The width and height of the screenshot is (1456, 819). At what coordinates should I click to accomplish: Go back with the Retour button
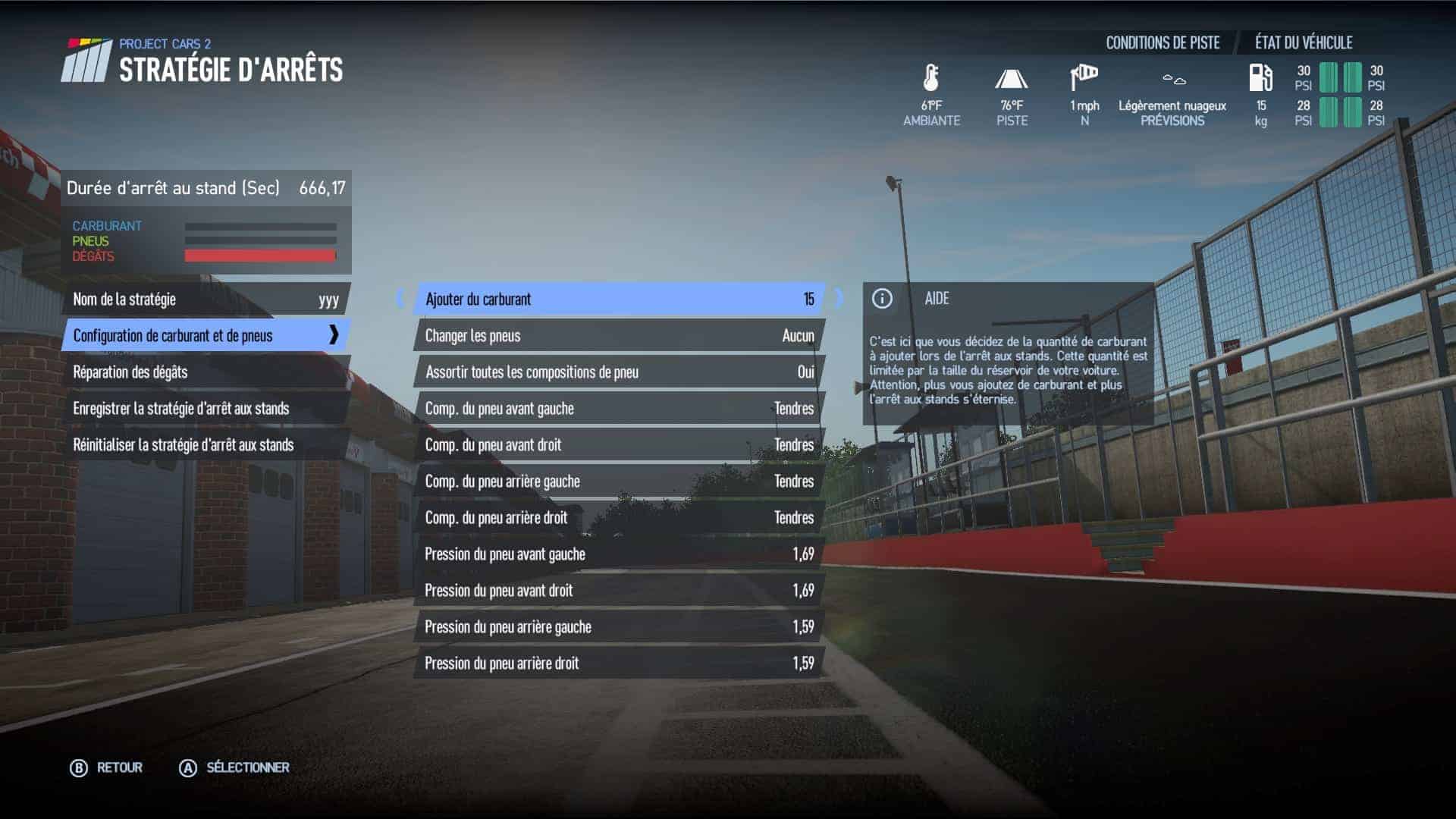tap(107, 768)
